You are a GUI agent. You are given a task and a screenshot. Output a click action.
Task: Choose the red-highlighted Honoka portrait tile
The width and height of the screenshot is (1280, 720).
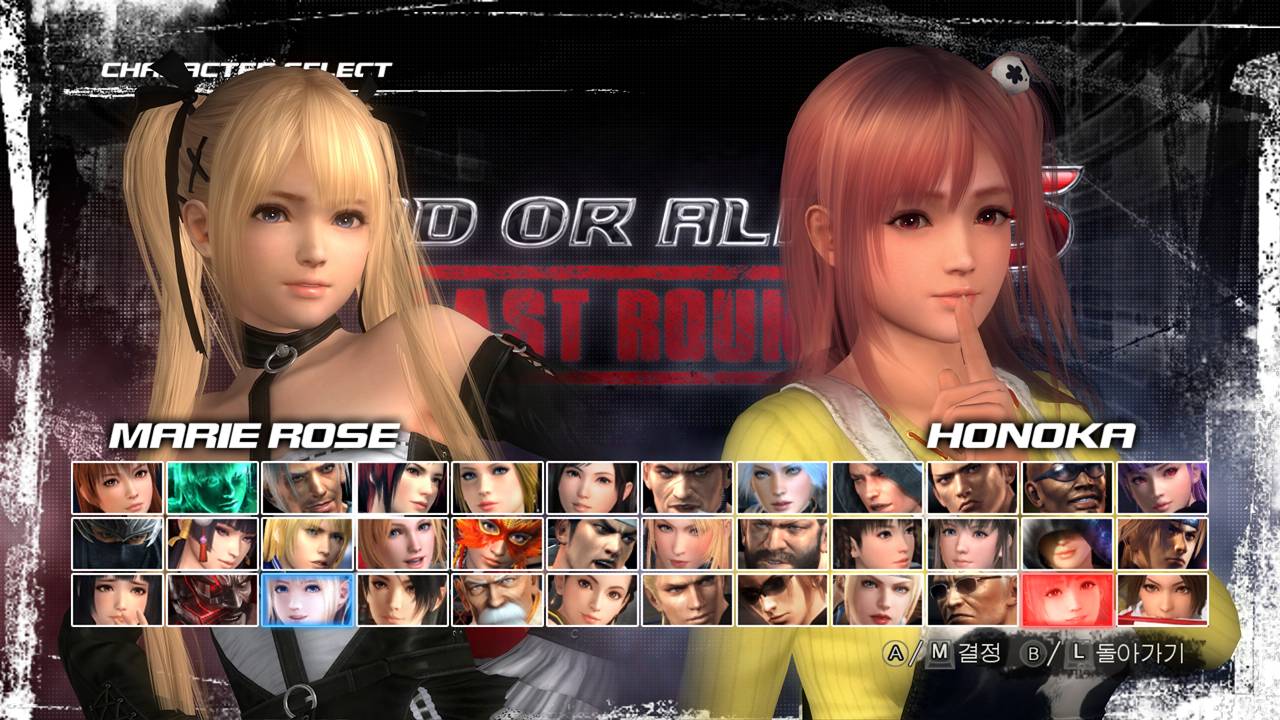point(1067,599)
